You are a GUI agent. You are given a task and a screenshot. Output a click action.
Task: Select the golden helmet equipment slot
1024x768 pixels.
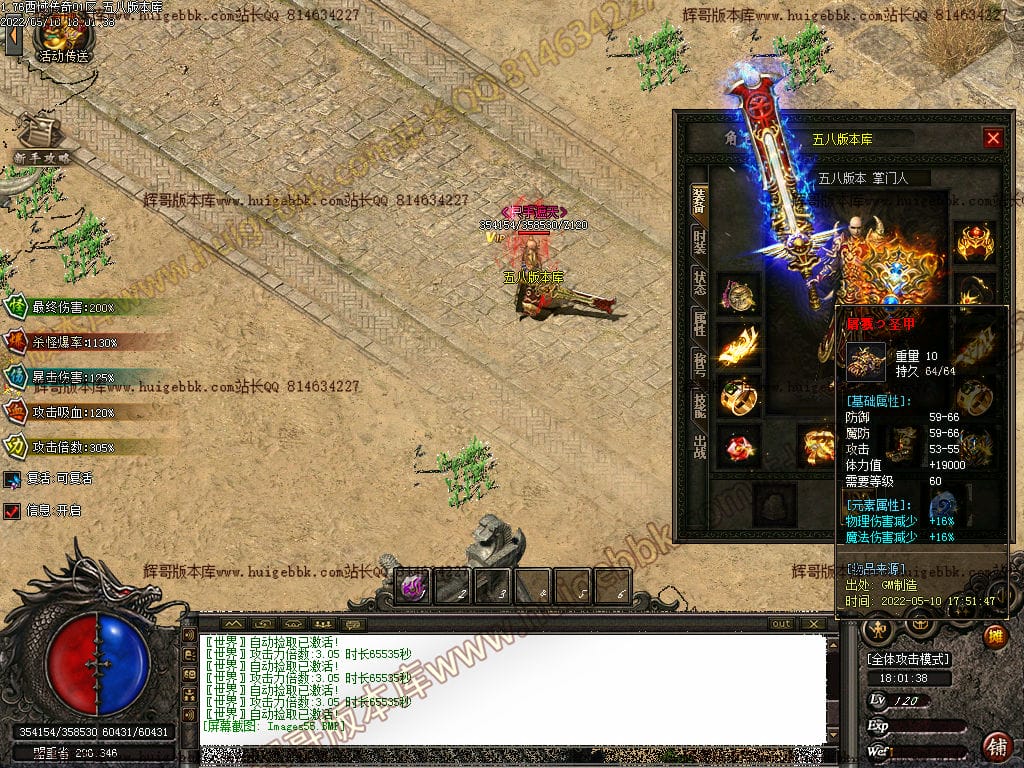[975, 242]
